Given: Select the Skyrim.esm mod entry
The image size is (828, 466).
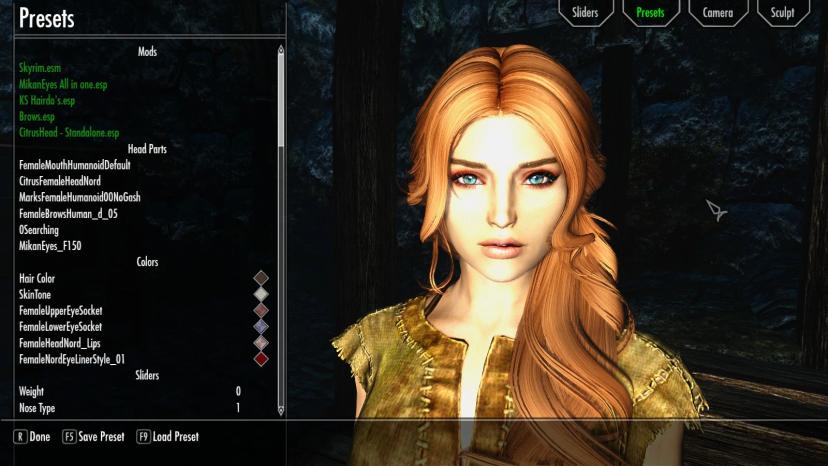Looking at the screenshot, I should pyautogui.click(x=40, y=67).
